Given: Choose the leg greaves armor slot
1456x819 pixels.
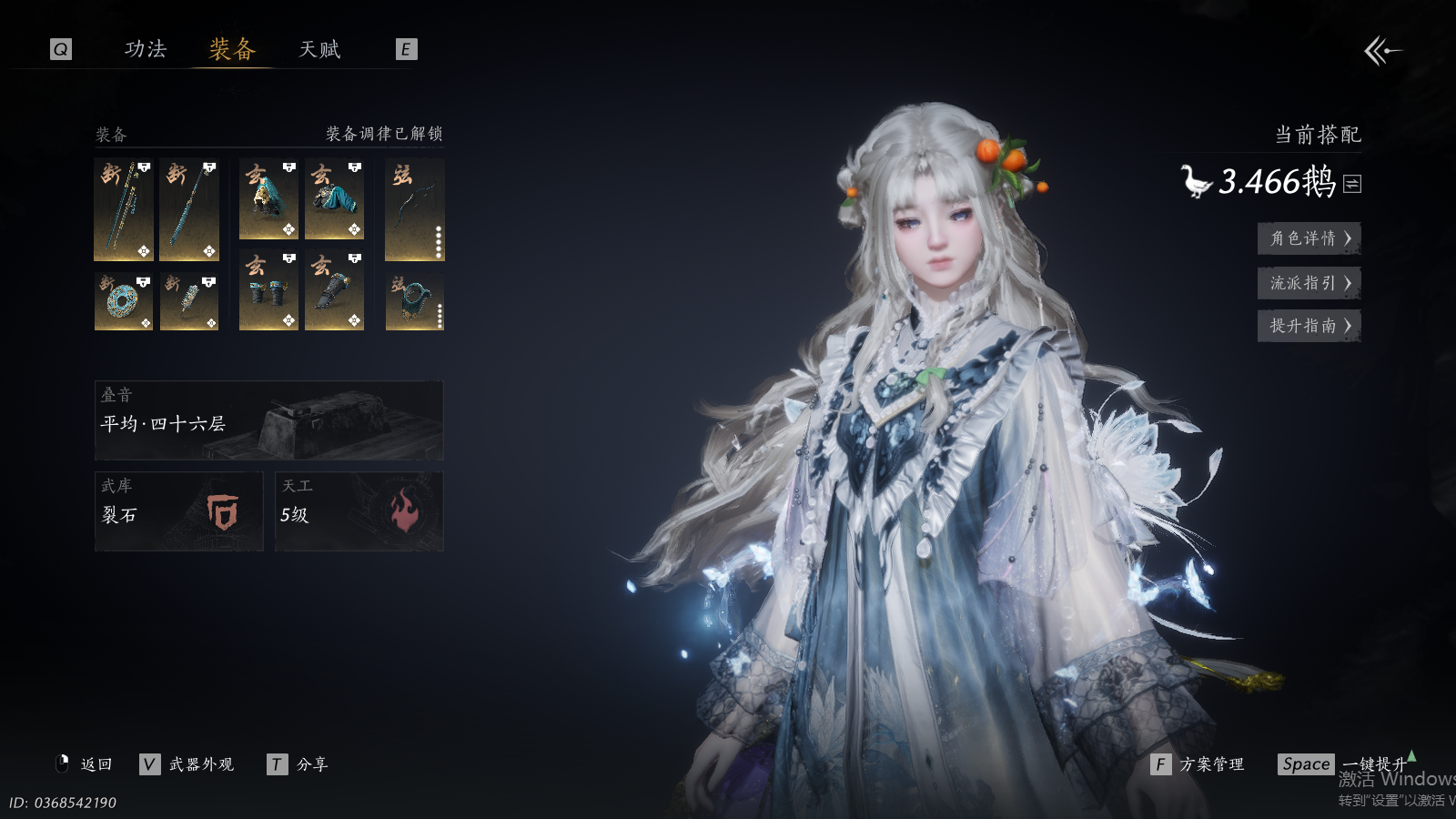Looking at the screenshot, I should coord(334,290).
